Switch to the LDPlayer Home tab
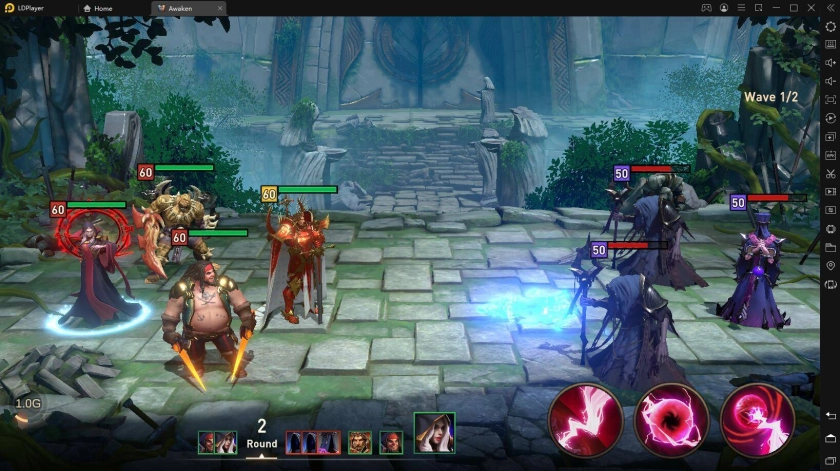The height and width of the screenshot is (471, 840). (98, 8)
